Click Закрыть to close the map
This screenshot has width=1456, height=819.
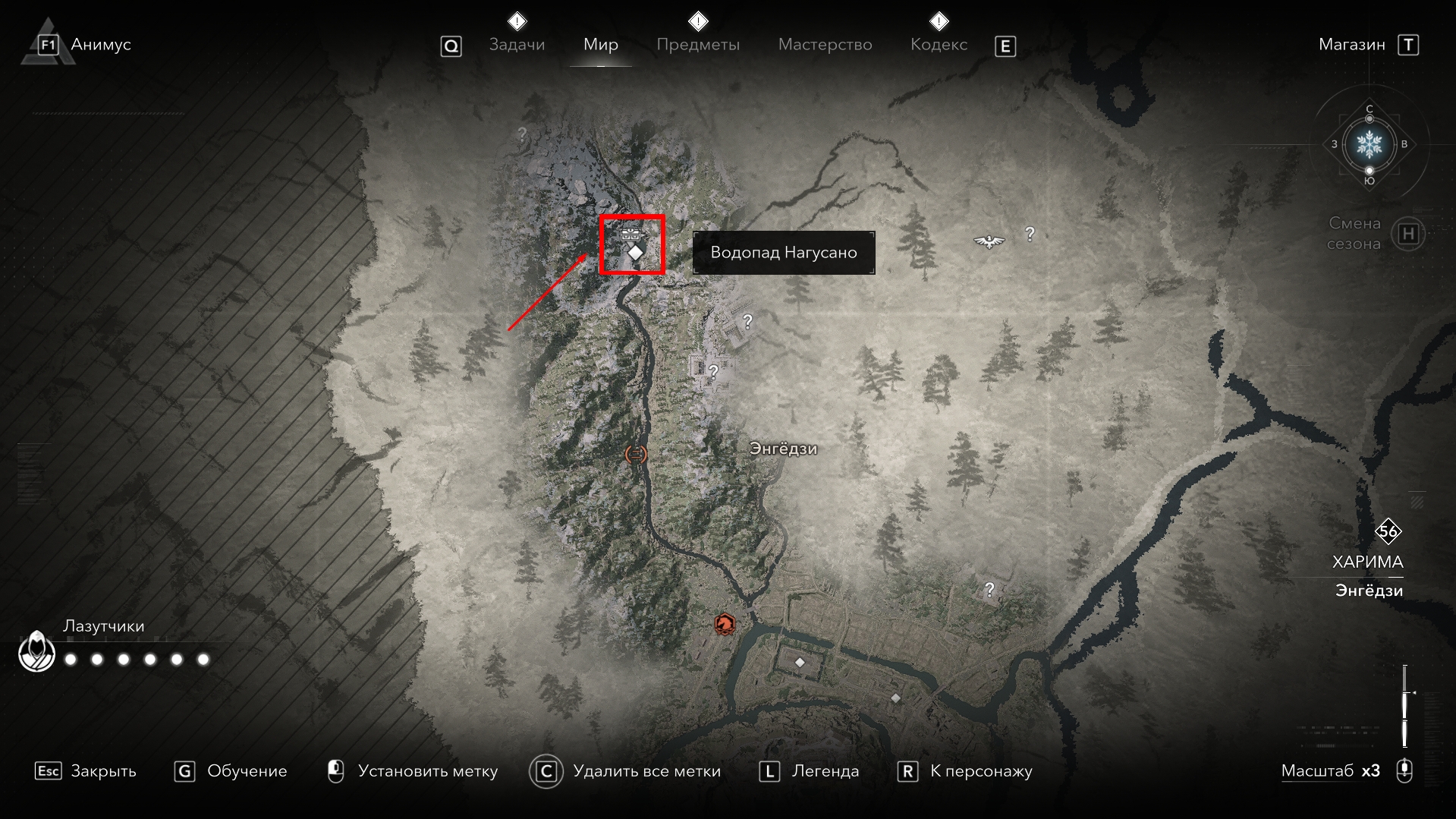(86, 771)
